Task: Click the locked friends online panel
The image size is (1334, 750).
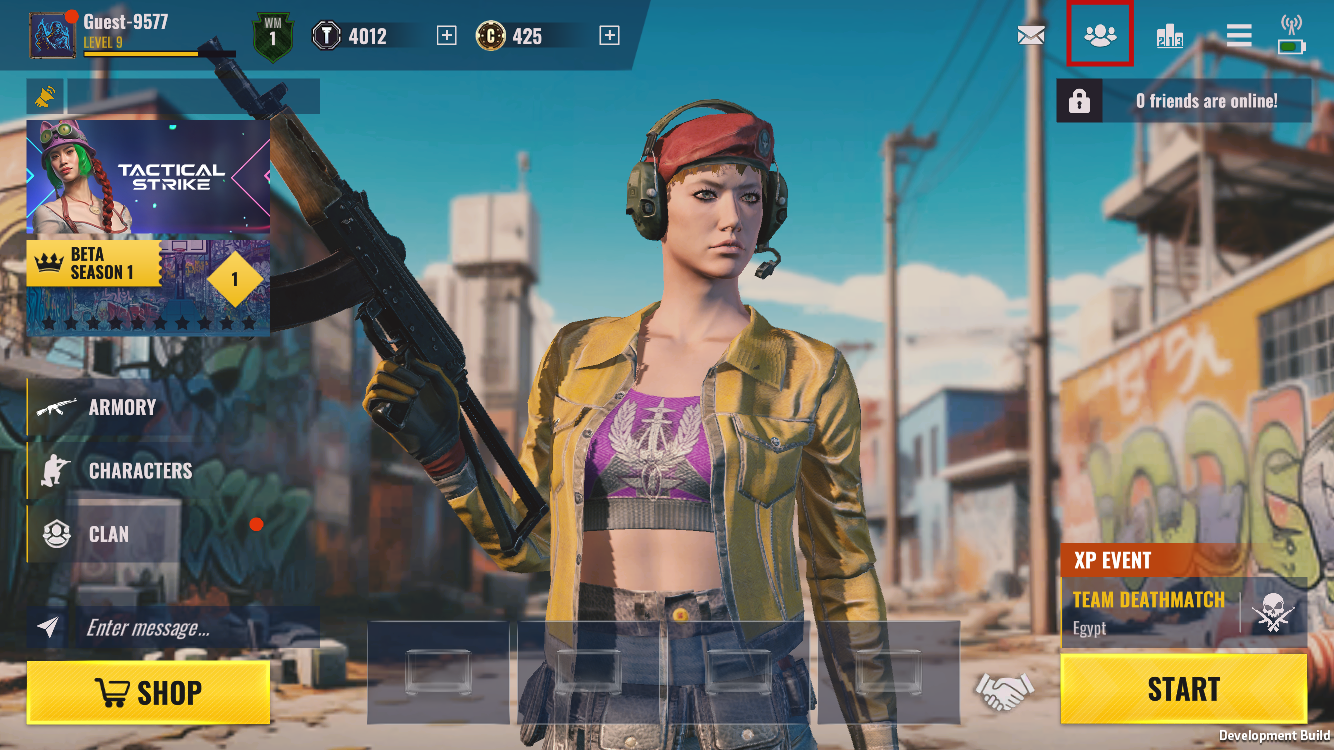Action: [x=1183, y=101]
